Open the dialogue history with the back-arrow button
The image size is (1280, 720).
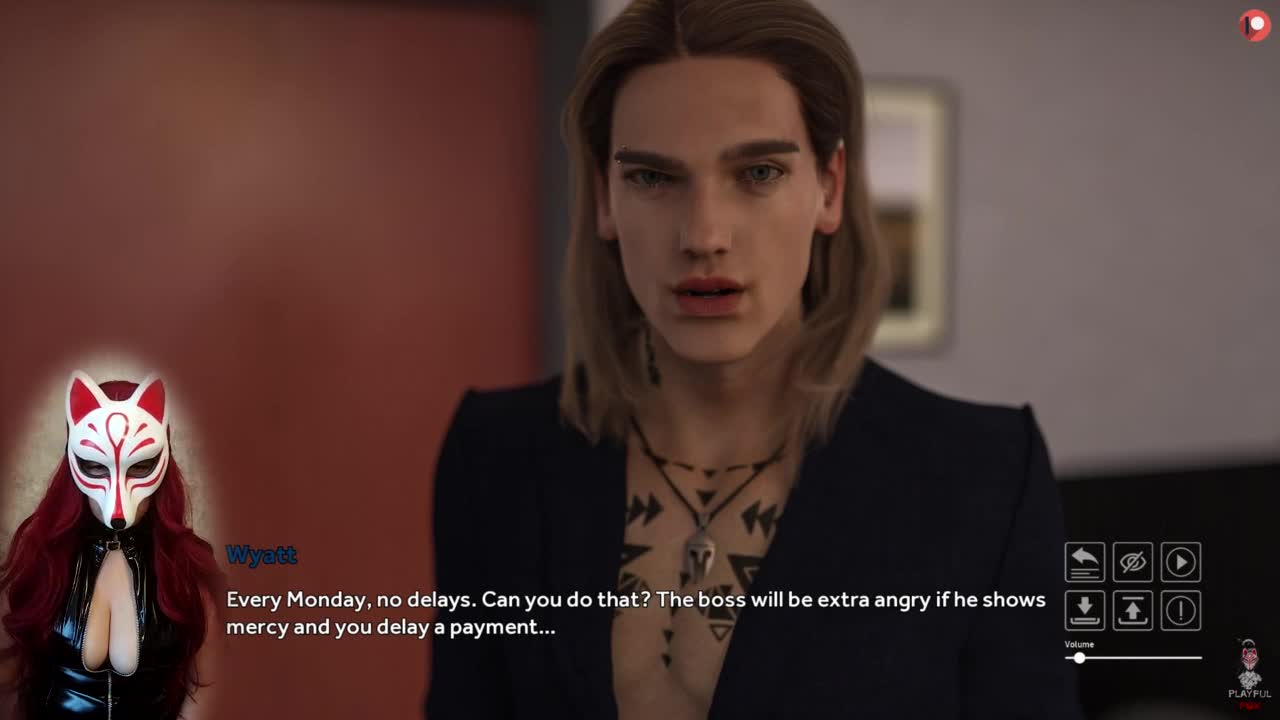(x=1084, y=562)
